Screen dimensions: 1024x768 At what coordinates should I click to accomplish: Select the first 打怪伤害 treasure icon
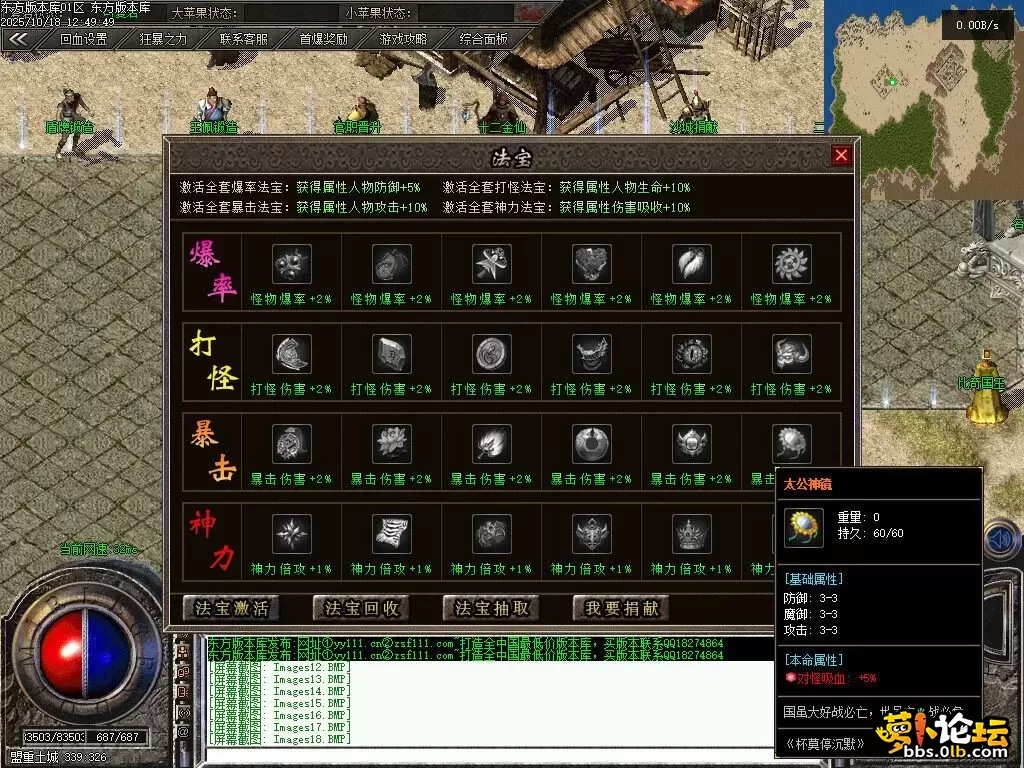point(292,354)
